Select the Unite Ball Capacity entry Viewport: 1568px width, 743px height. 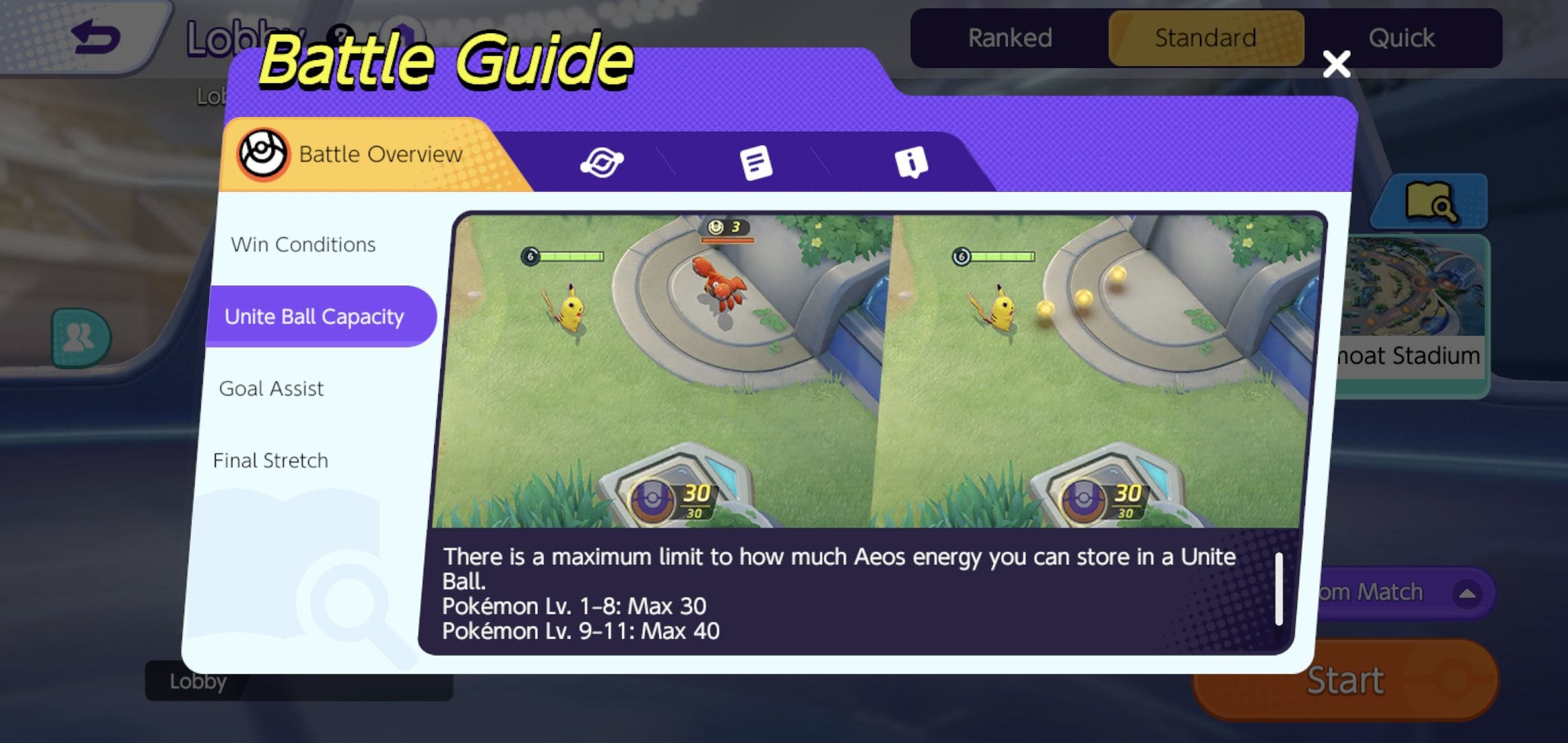315,316
